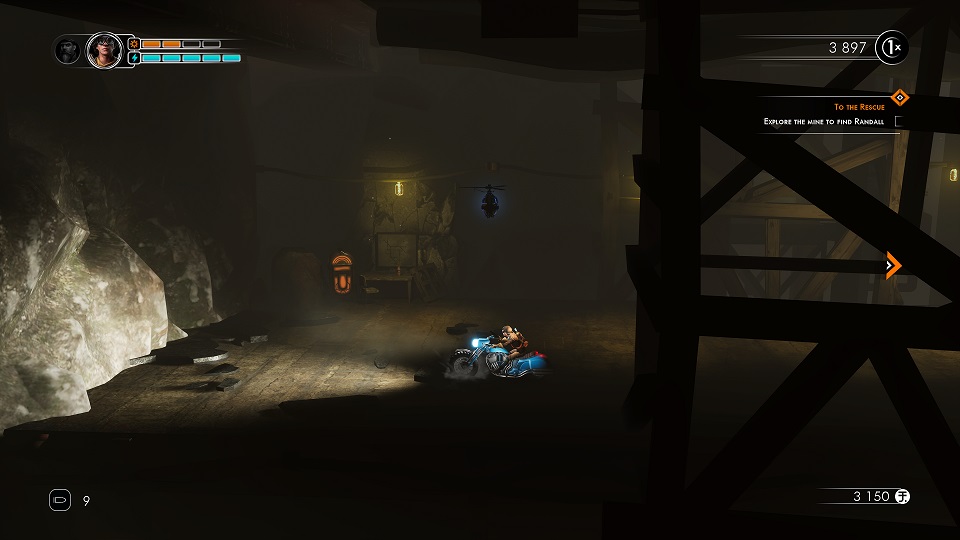The image size is (960, 540).
Task: Click the 1x score multiplier badge
Action: coord(891,48)
